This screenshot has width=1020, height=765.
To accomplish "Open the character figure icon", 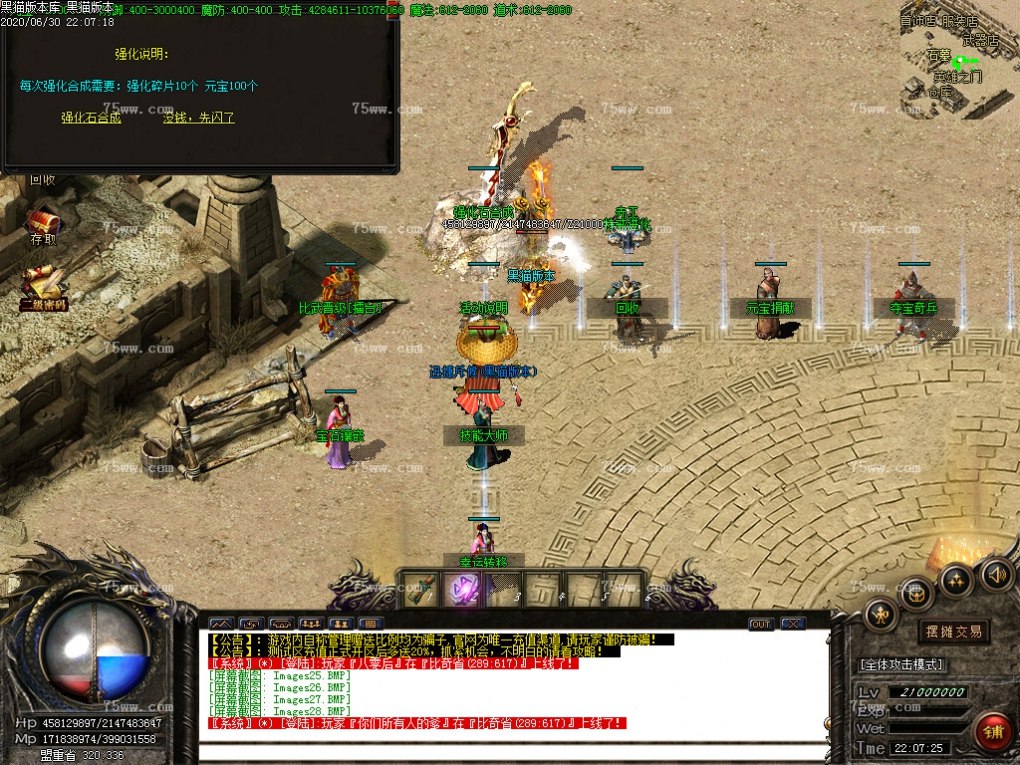I will click(881, 614).
